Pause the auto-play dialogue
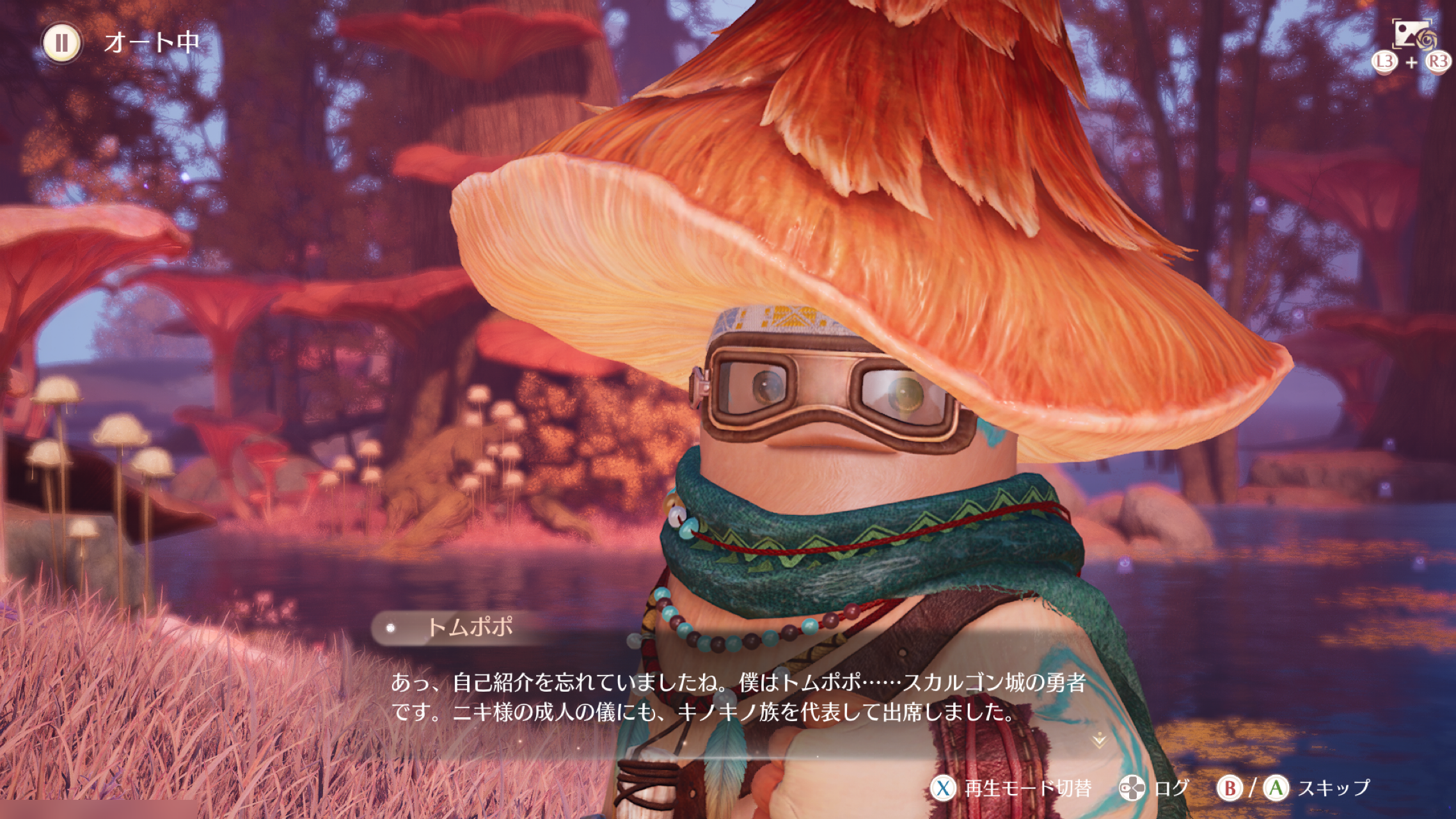Viewport: 1456px width, 819px height. click(x=62, y=44)
